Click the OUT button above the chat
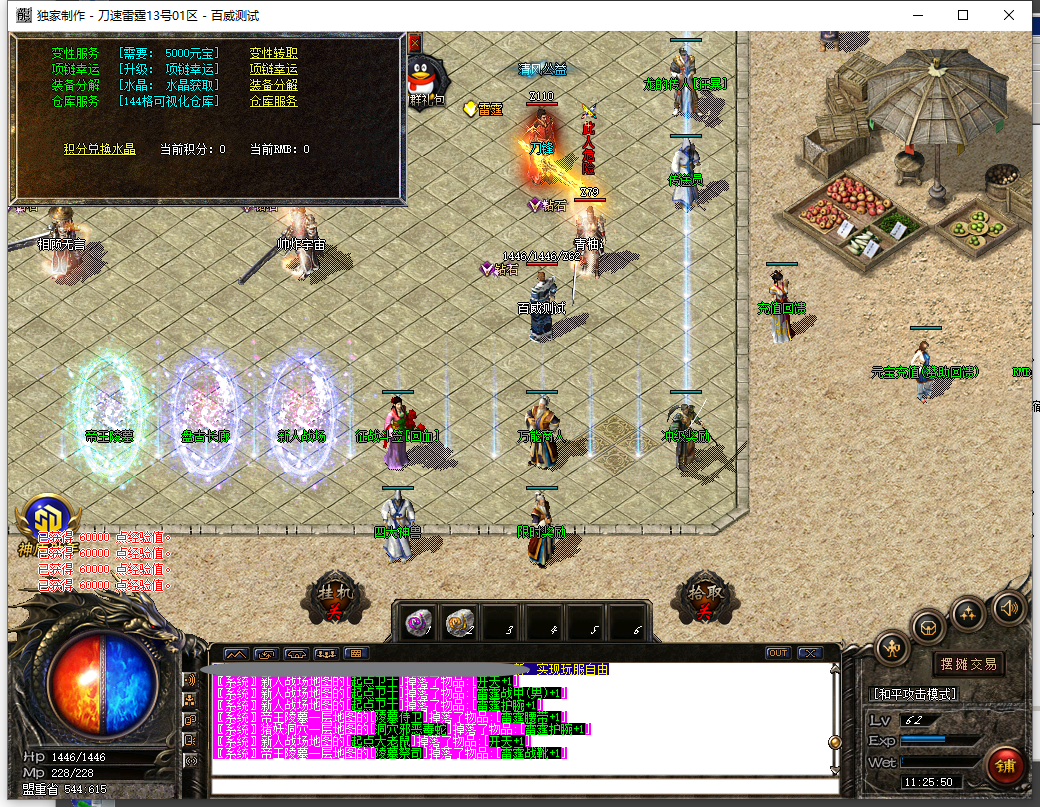 [777, 653]
